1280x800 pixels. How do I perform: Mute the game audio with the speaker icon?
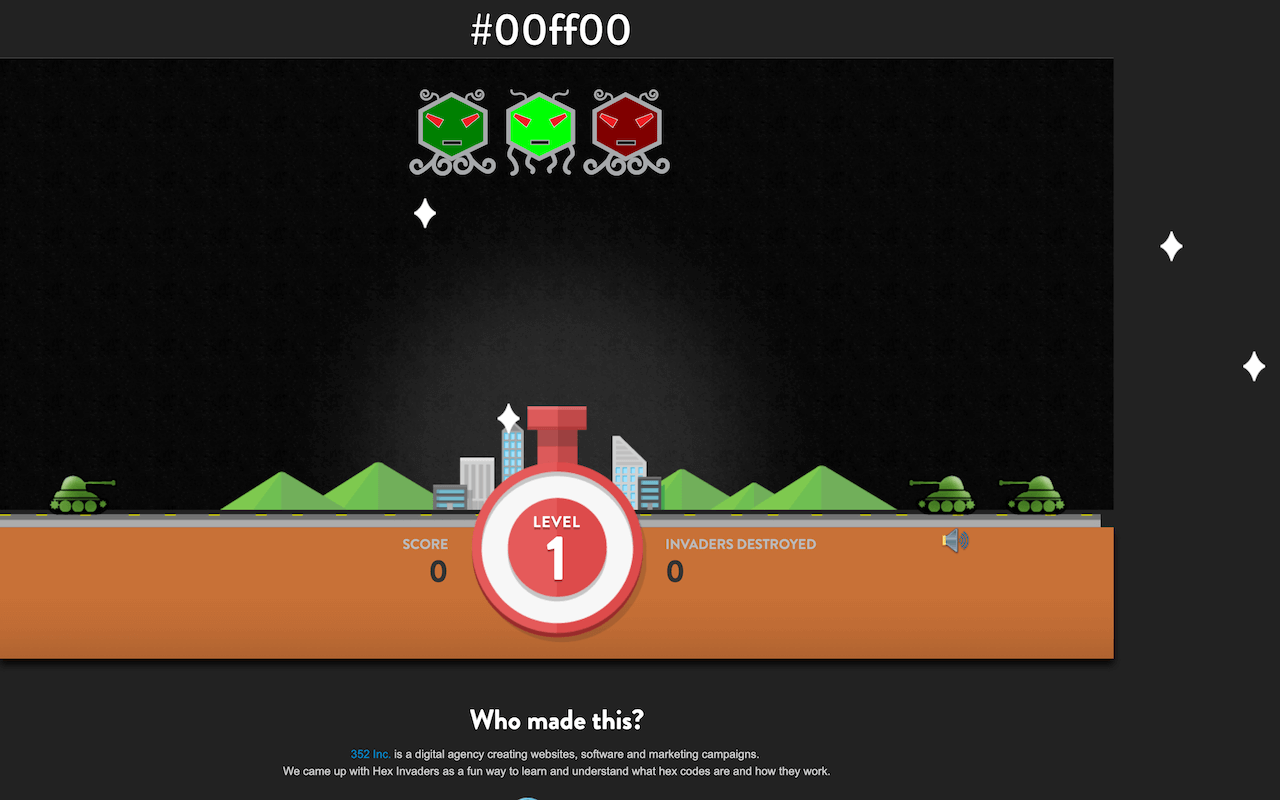(x=953, y=540)
